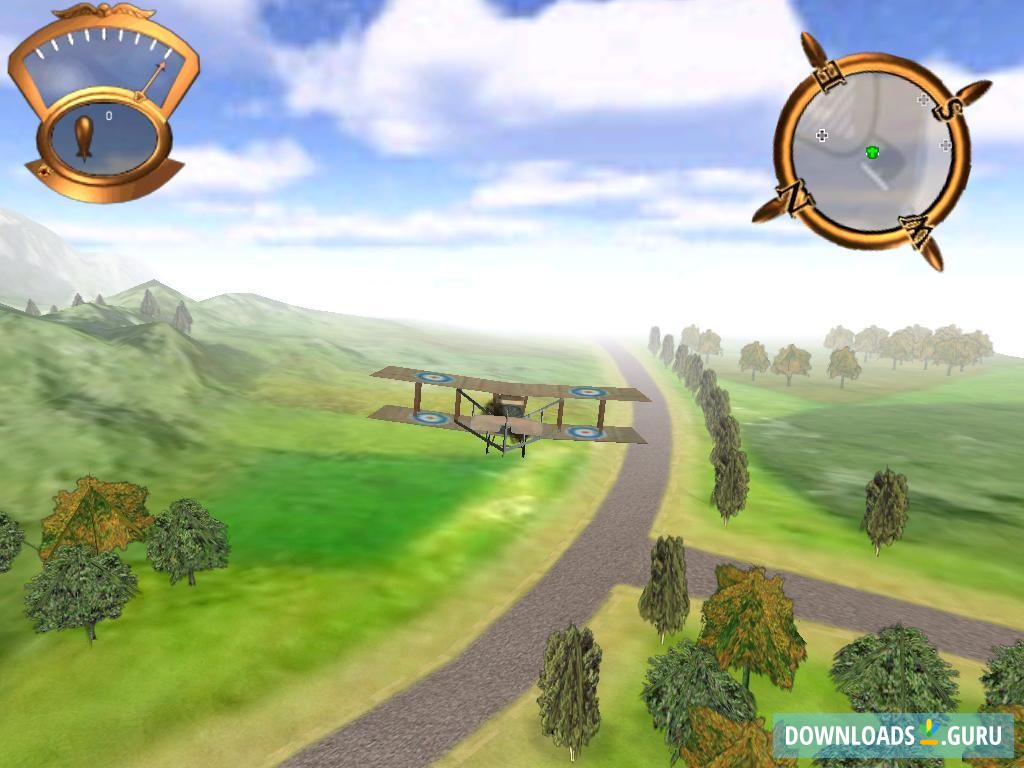Click the green player marker on the minimap
The width and height of the screenshot is (1024, 768).
point(872,152)
